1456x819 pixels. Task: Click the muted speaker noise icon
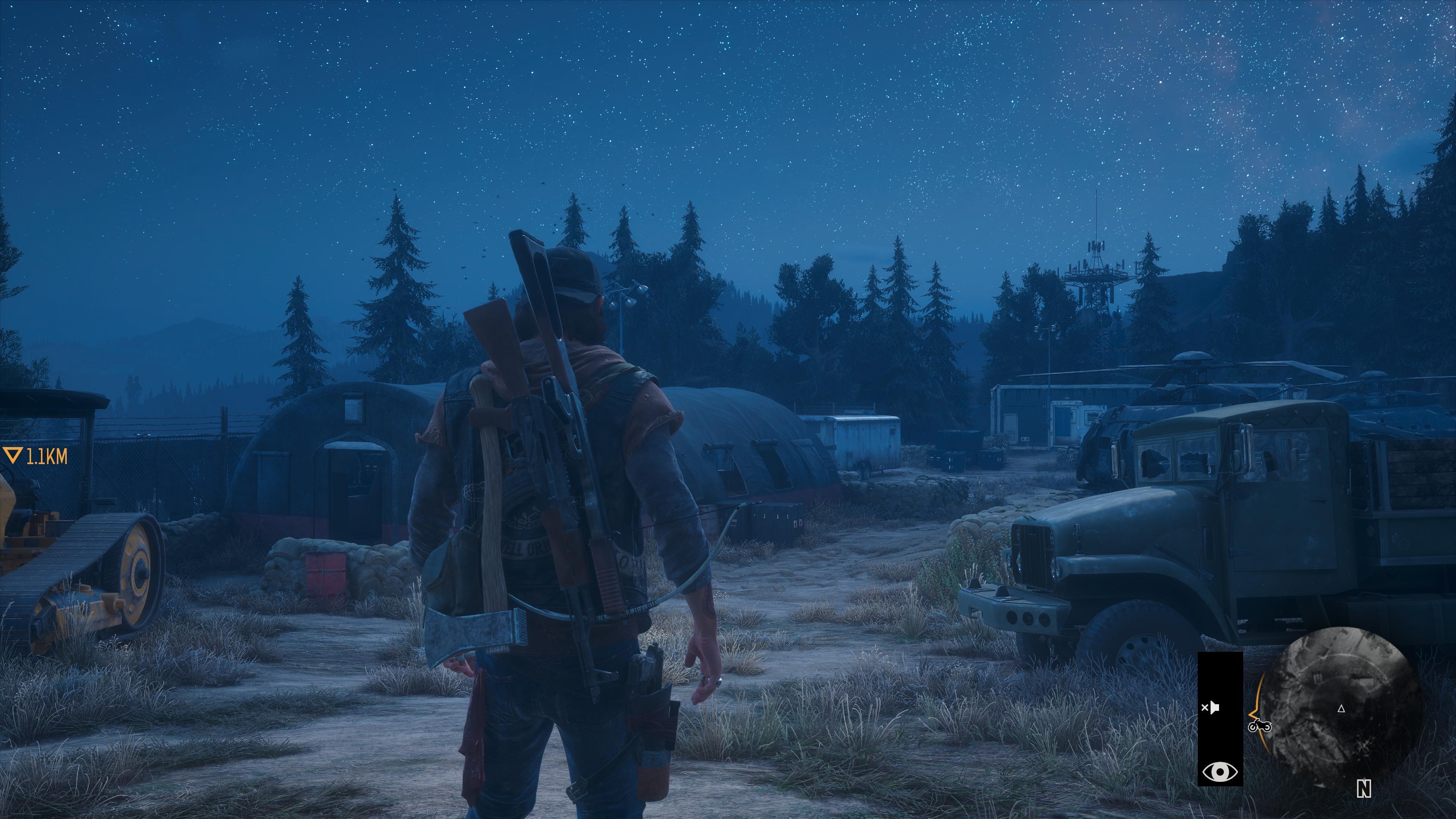click(1210, 708)
